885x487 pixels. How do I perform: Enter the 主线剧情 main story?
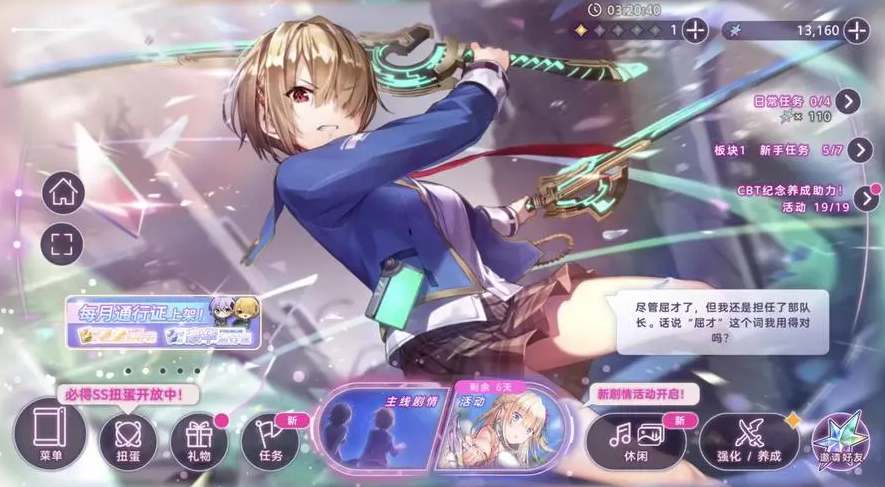point(380,427)
